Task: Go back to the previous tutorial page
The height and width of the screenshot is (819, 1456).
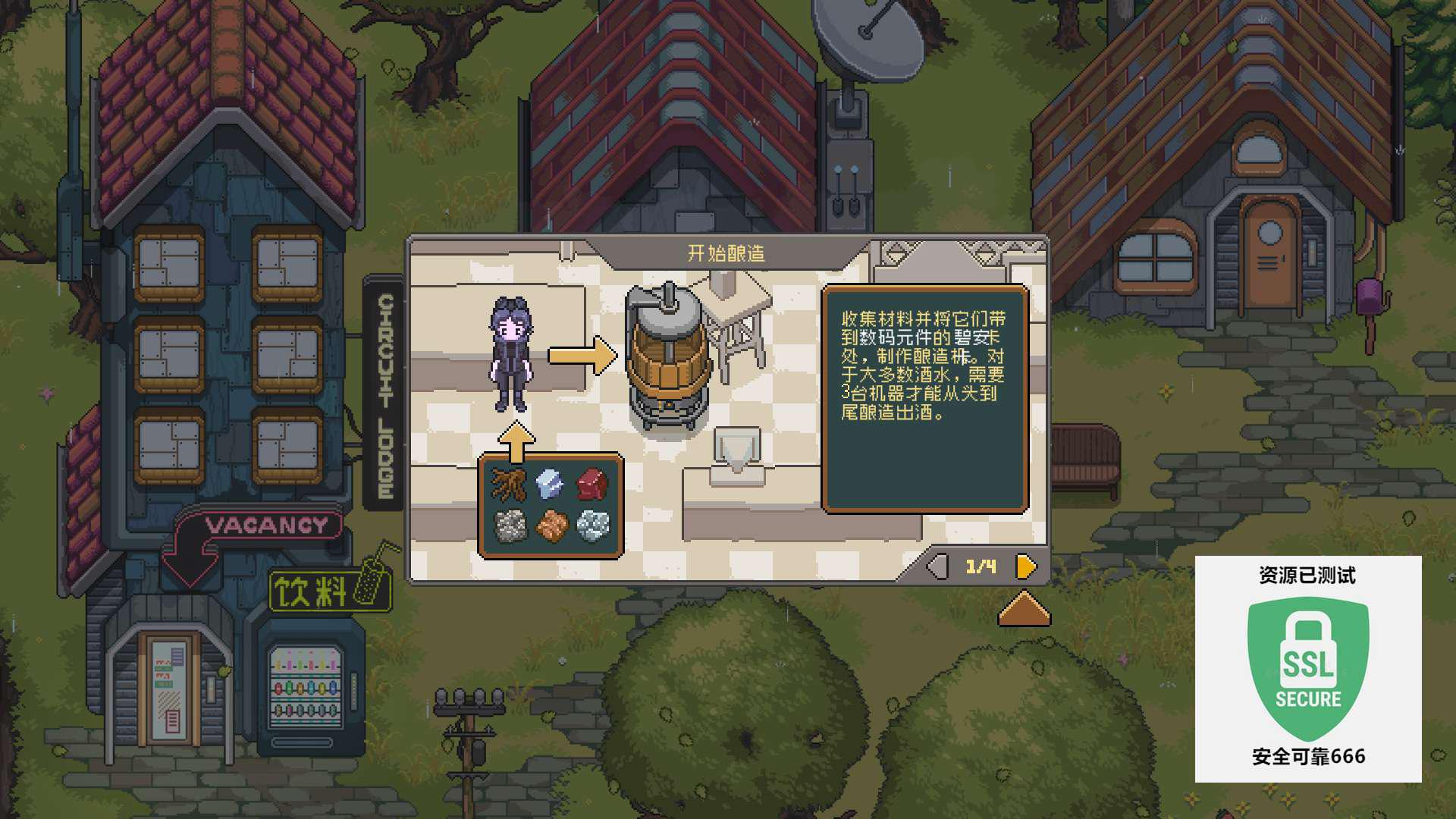Action: point(938,566)
